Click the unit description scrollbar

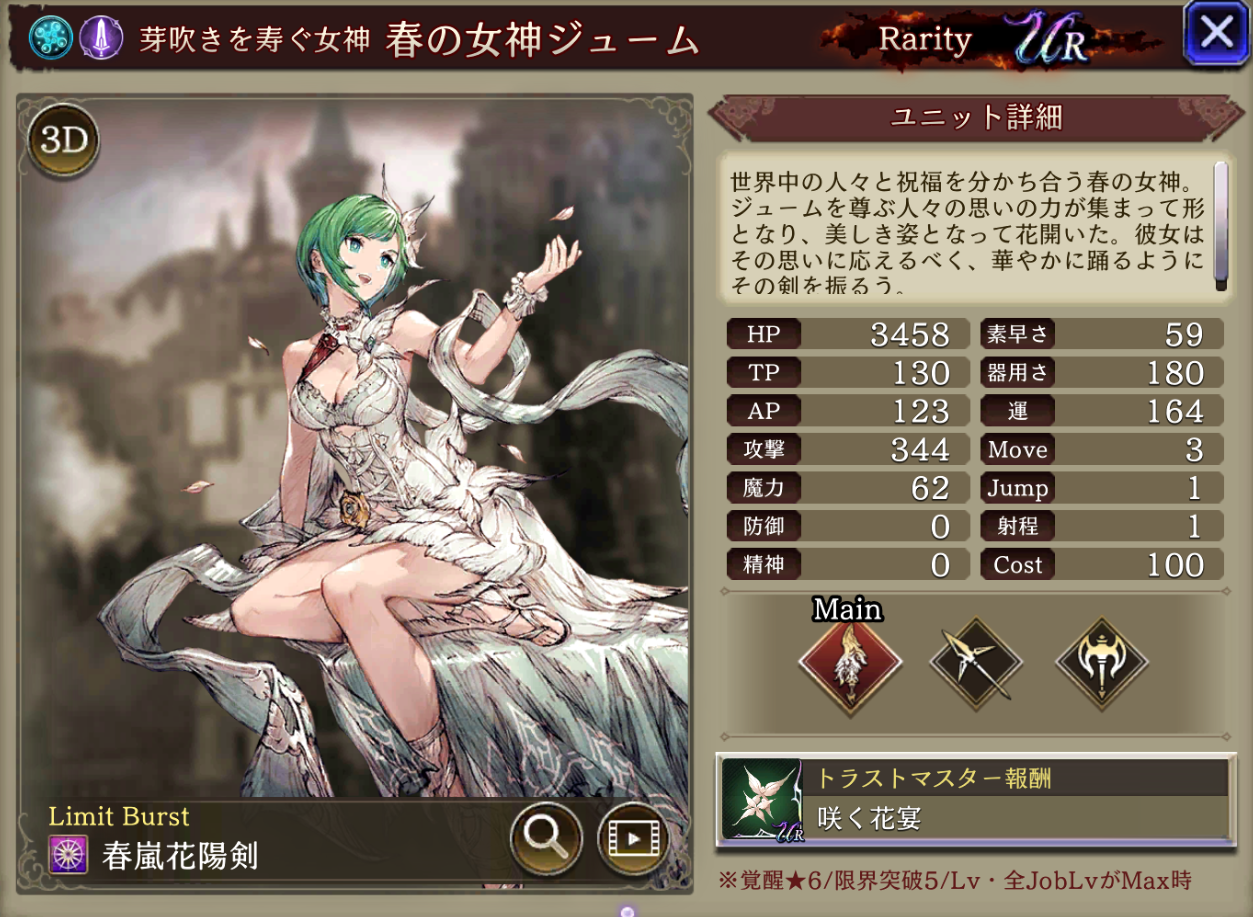click(1220, 225)
